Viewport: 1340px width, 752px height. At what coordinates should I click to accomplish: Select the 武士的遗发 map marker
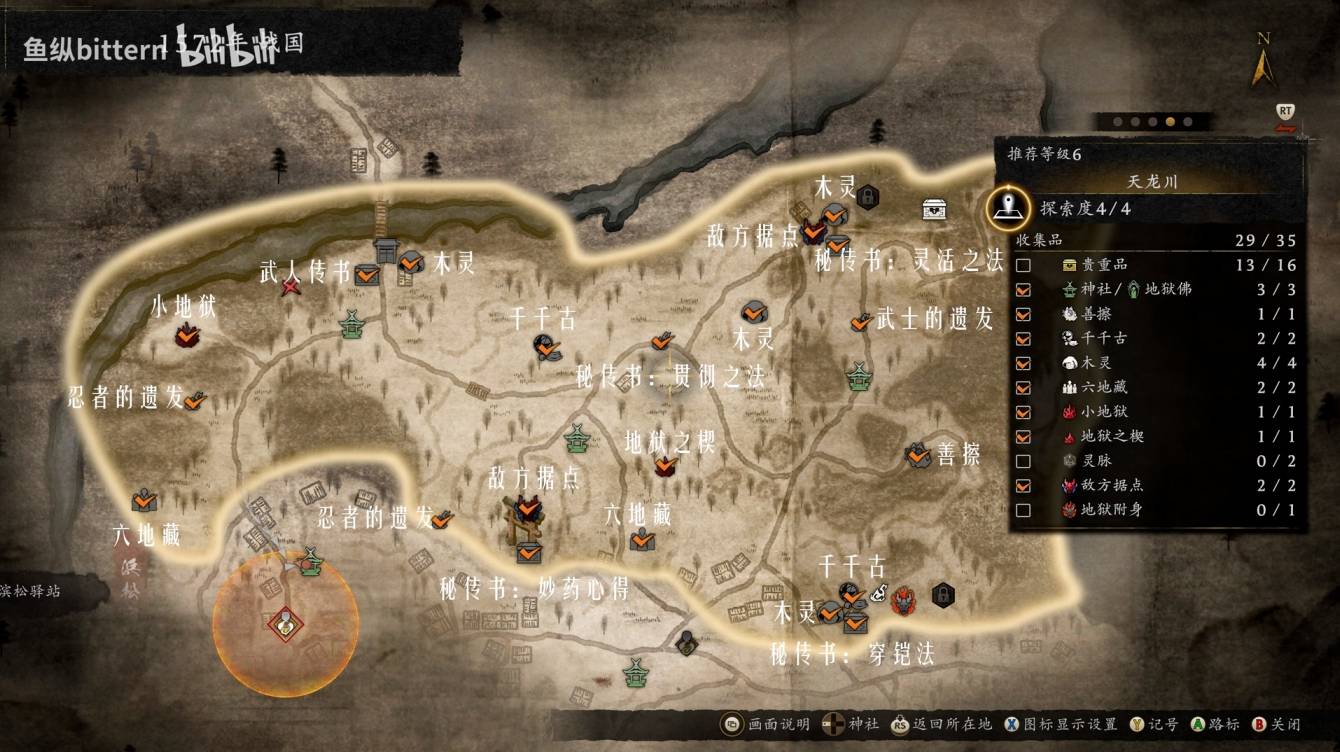click(x=860, y=322)
